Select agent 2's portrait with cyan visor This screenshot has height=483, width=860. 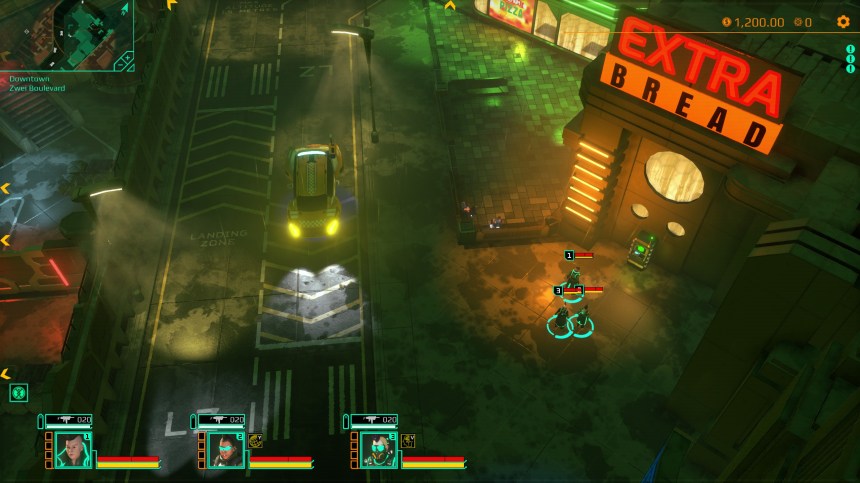[224, 450]
